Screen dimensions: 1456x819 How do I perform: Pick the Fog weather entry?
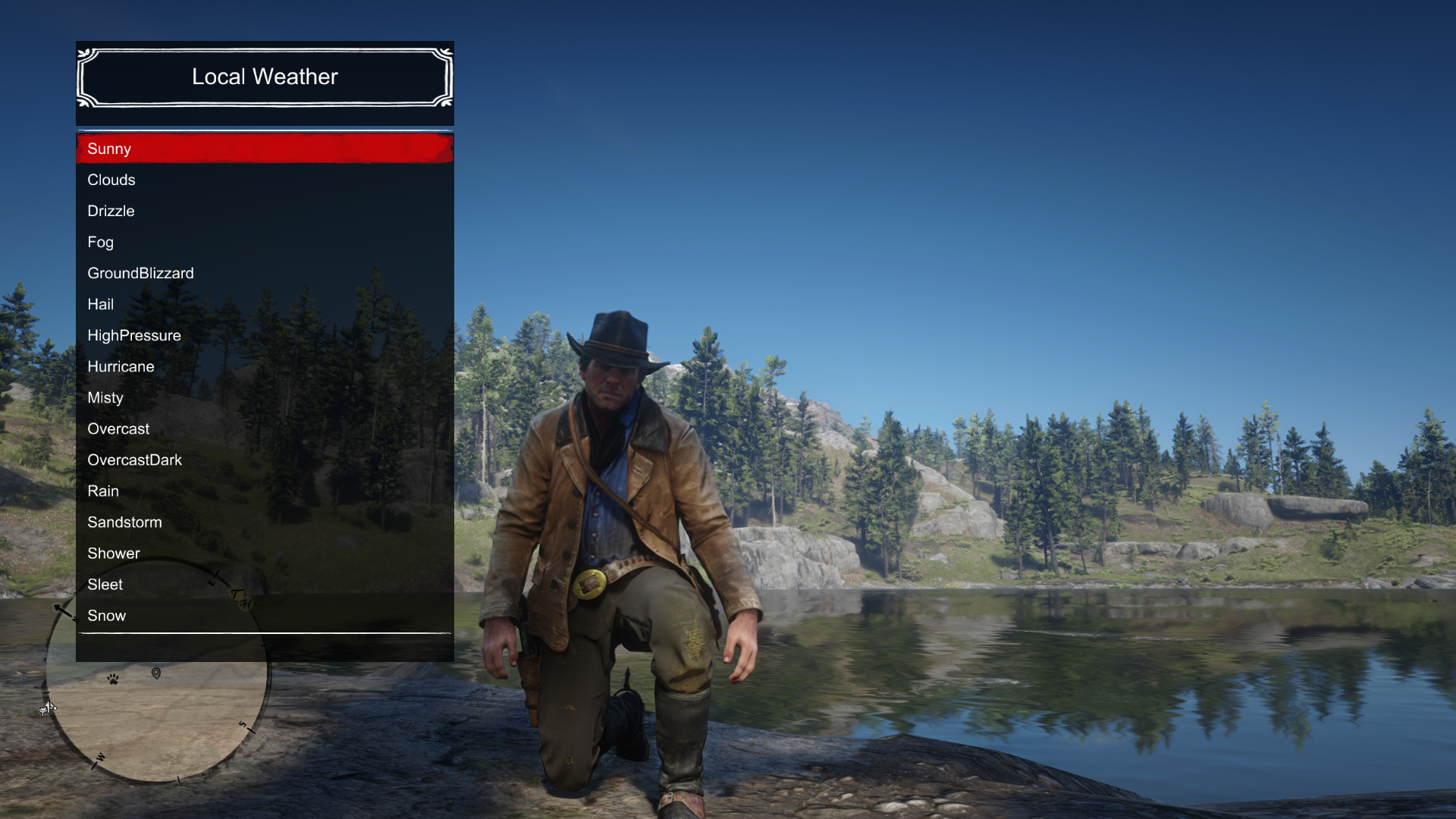click(x=264, y=242)
